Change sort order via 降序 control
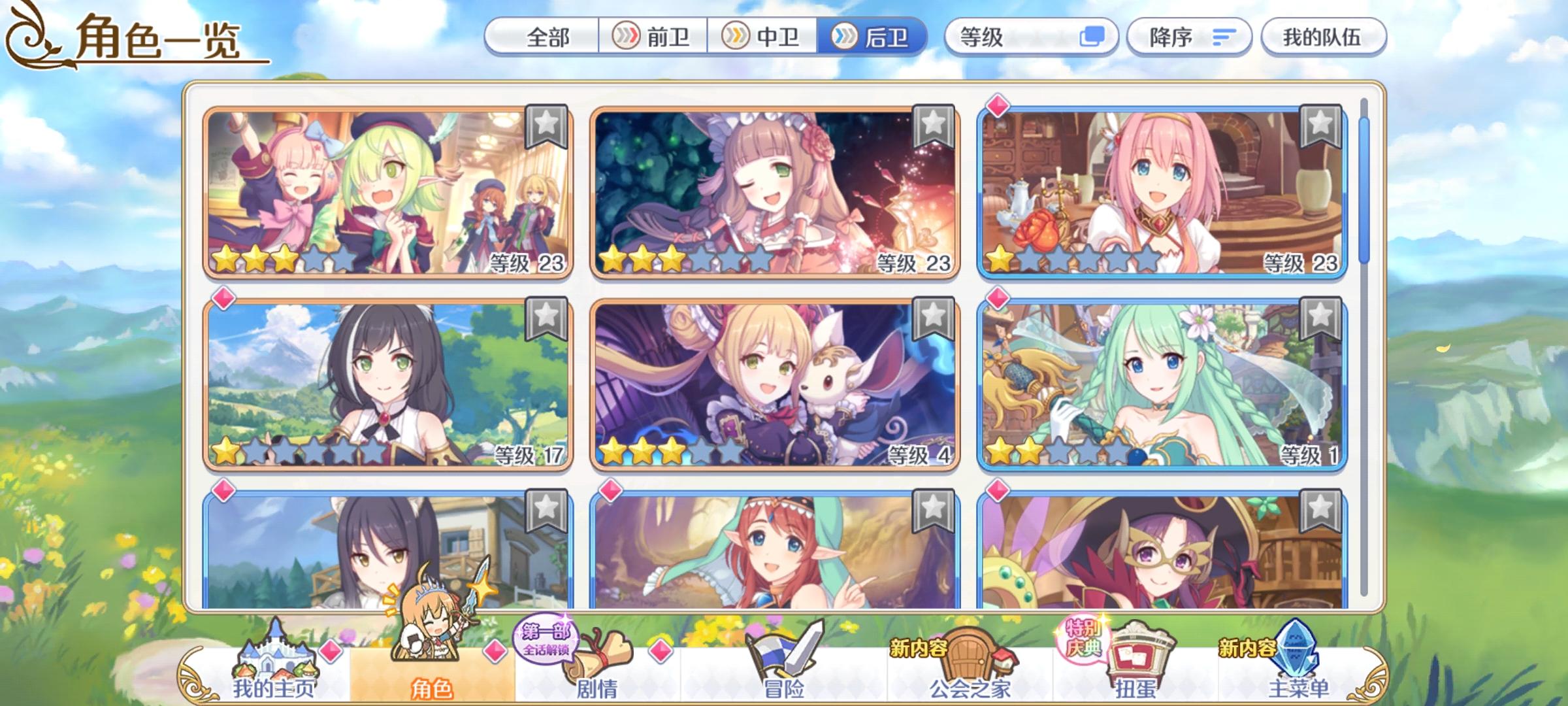 [x=1190, y=37]
